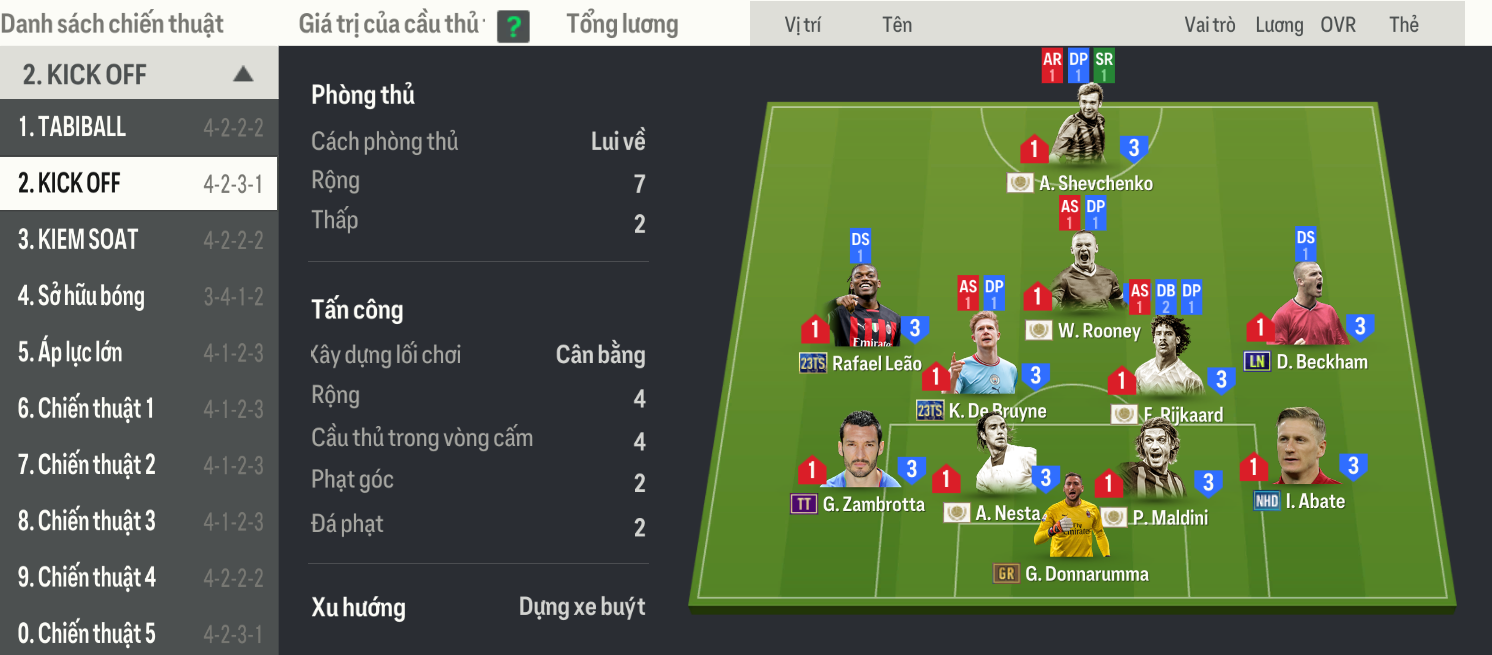
Task: Click the green question mark help icon
Action: coord(513,26)
